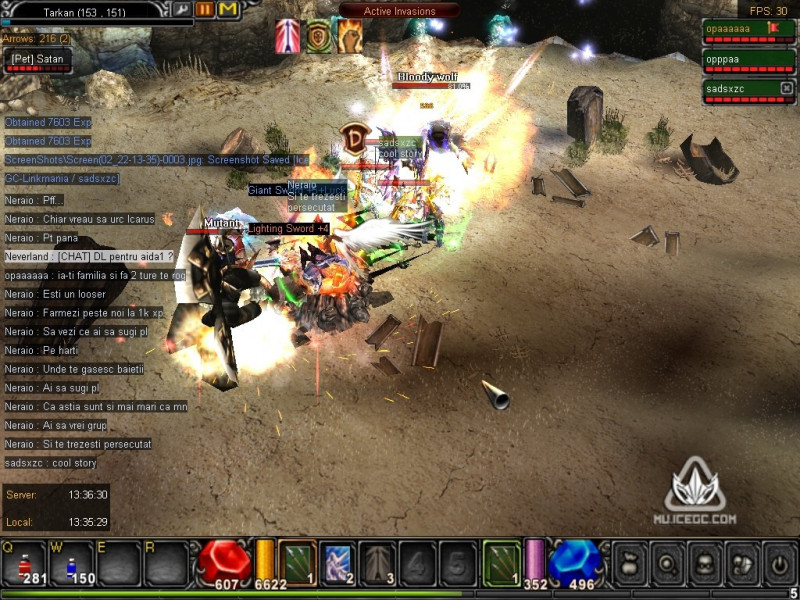This screenshot has height=600, width=800.
Task: Click the magnifier icon in bottom menu
Action: point(667,562)
